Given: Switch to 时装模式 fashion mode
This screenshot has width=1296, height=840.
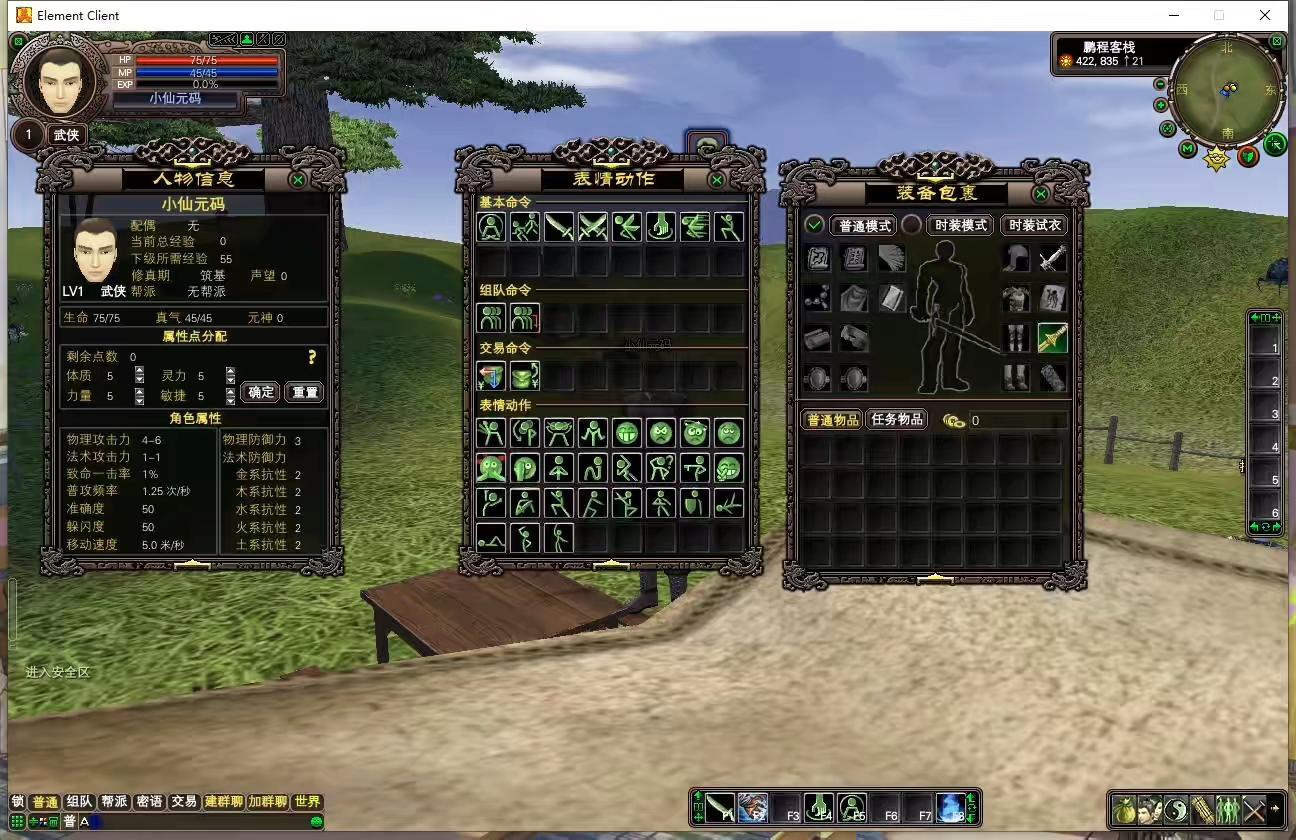Looking at the screenshot, I should tap(960, 225).
